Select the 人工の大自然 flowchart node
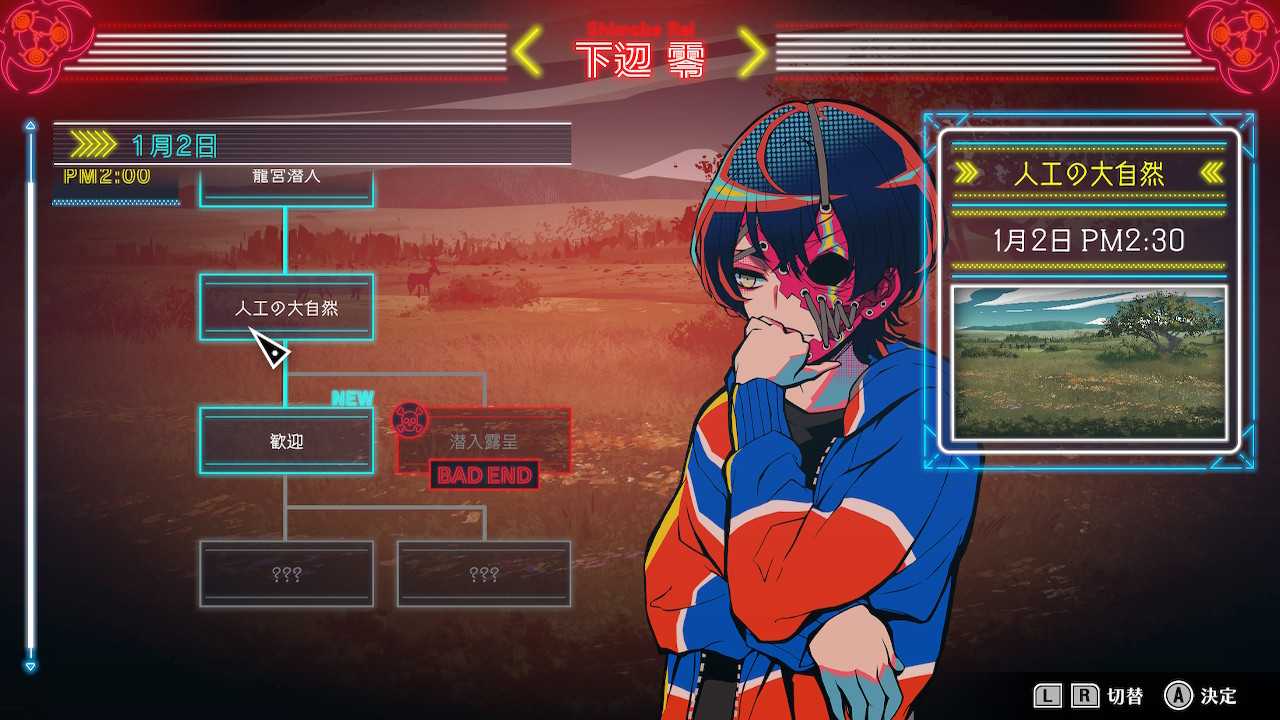Image resolution: width=1280 pixels, height=720 pixels. pyautogui.click(x=286, y=308)
